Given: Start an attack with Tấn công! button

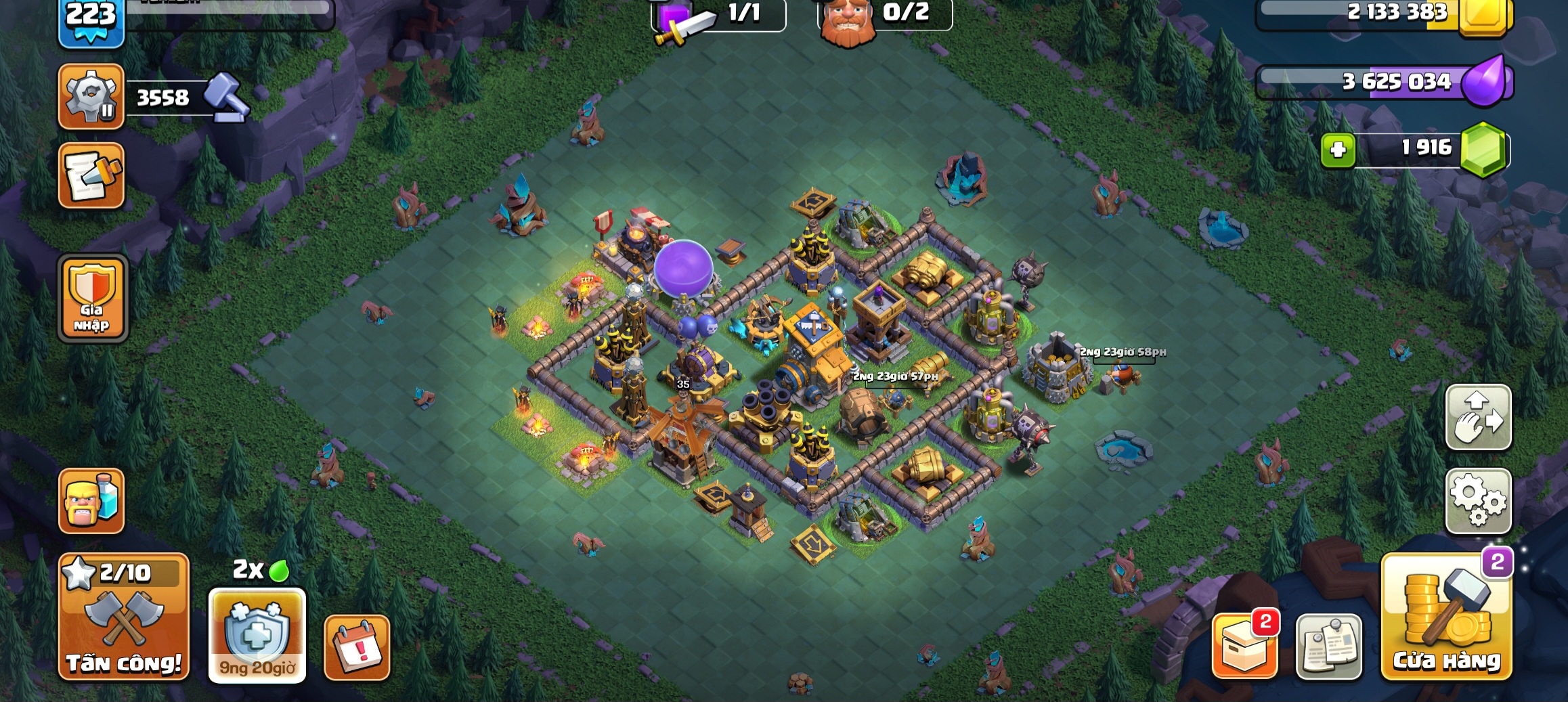Looking at the screenshot, I should click(124, 617).
